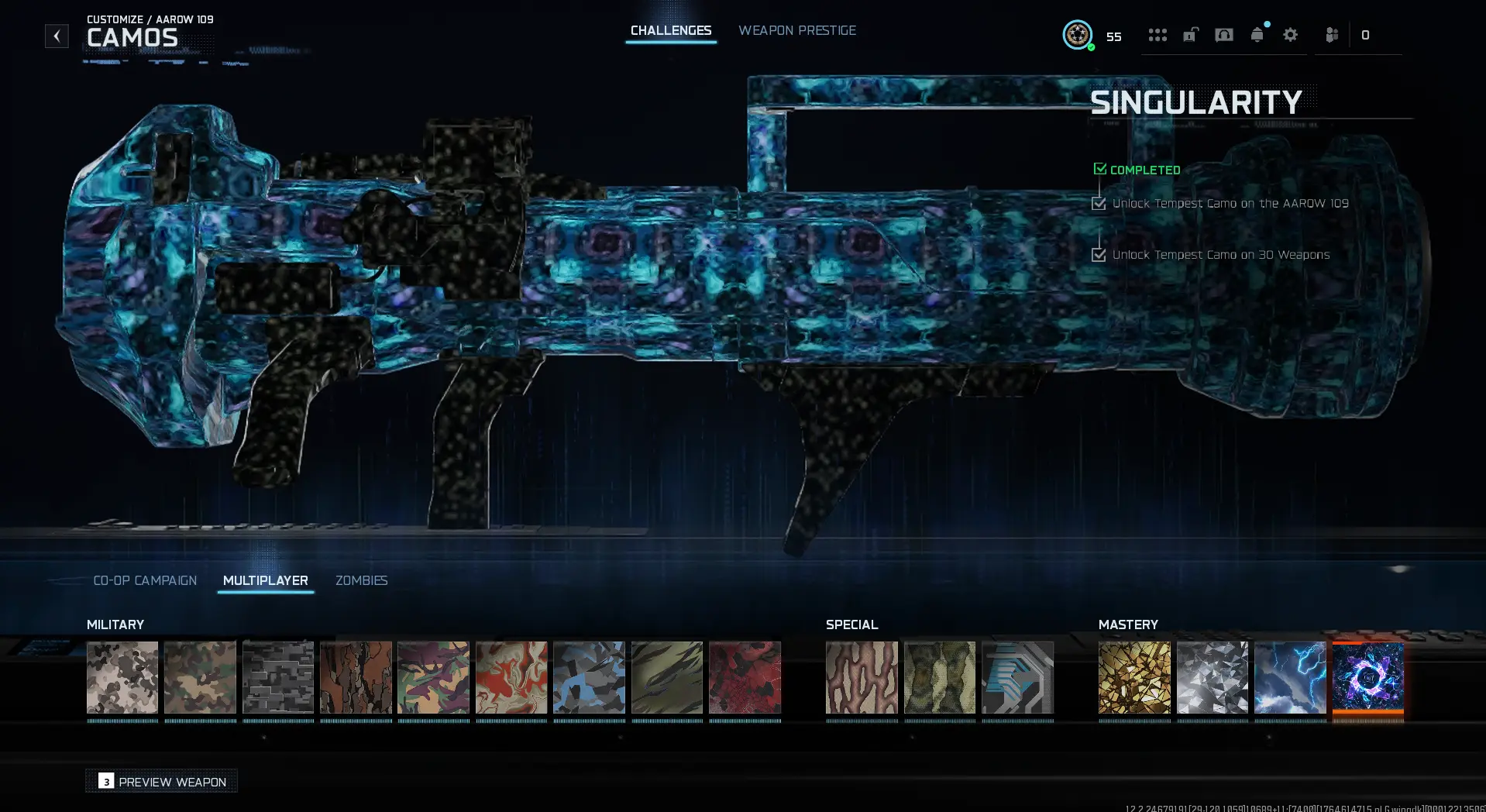Toggle the 'Unlock Tempest Camo on 30 Weapons' checkbox
This screenshot has height=812, width=1486.
pyautogui.click(x=1099, y=254)
